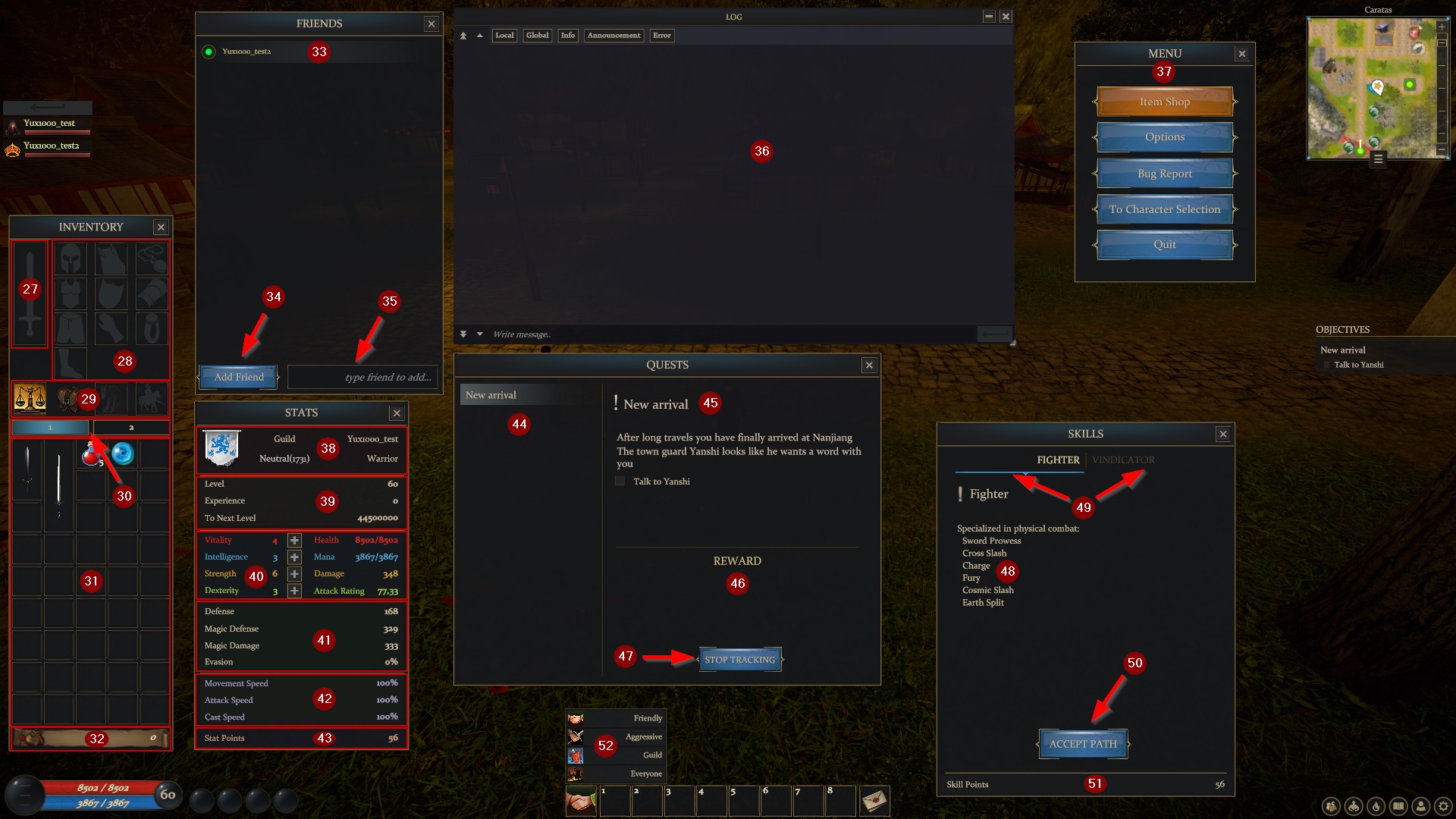Select the red health potion slot
The width and height of the screenshot is (1456, 819).
pyautogui.click(x=91, y=454)
